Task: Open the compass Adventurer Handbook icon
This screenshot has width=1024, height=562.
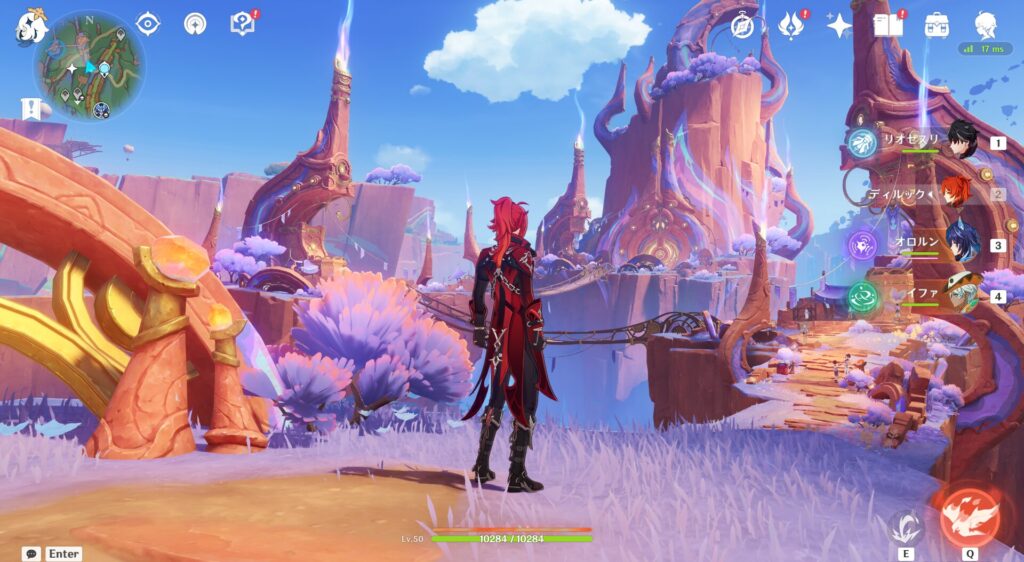Action: 743,25
